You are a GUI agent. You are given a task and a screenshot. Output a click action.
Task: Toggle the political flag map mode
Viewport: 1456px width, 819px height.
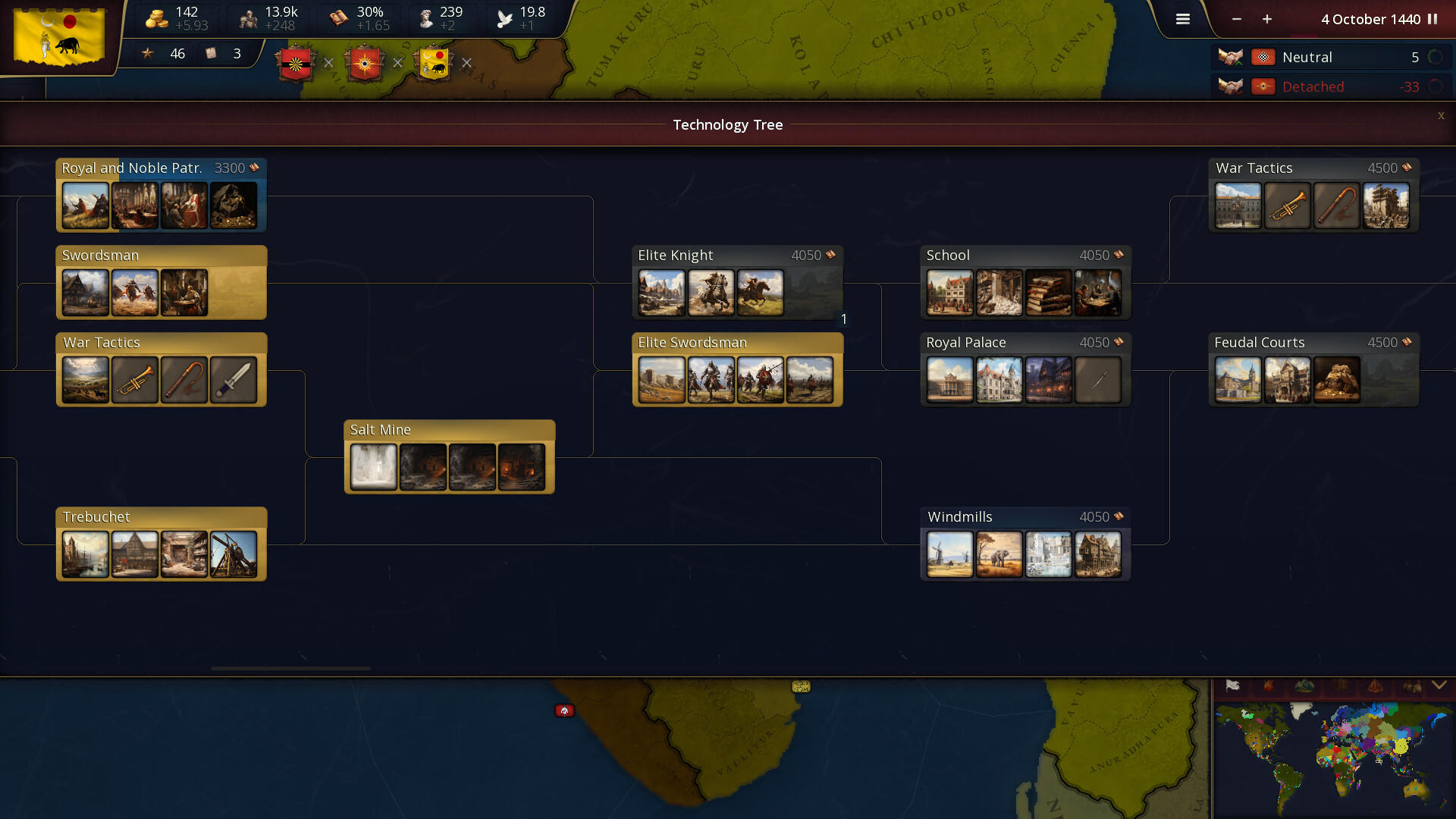(x=1232, y=685)
